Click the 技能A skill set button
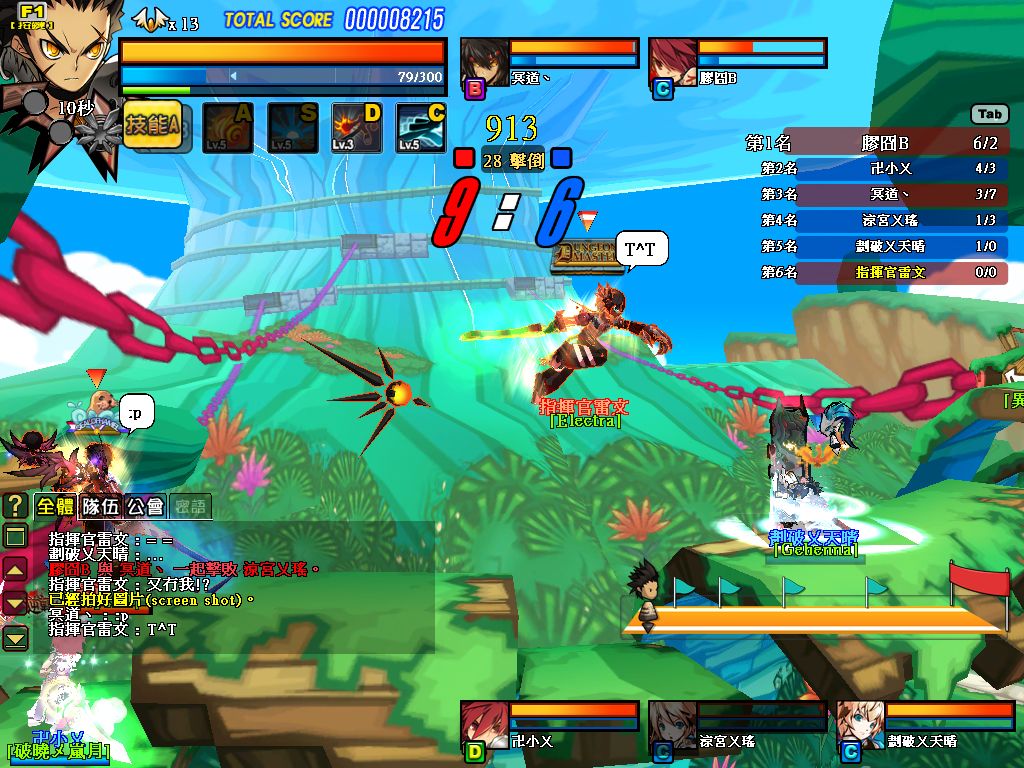 [153, 126]
